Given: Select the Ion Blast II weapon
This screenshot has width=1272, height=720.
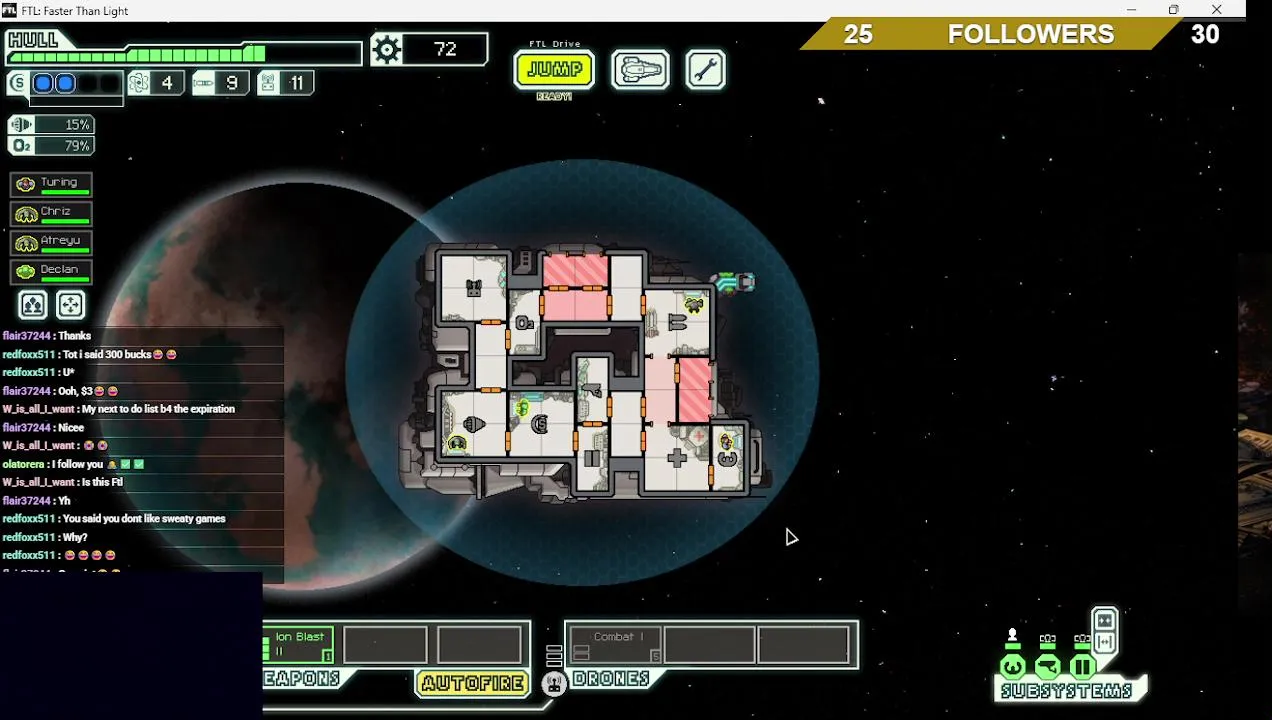Looking at the screenshot, I should [299, 644].
